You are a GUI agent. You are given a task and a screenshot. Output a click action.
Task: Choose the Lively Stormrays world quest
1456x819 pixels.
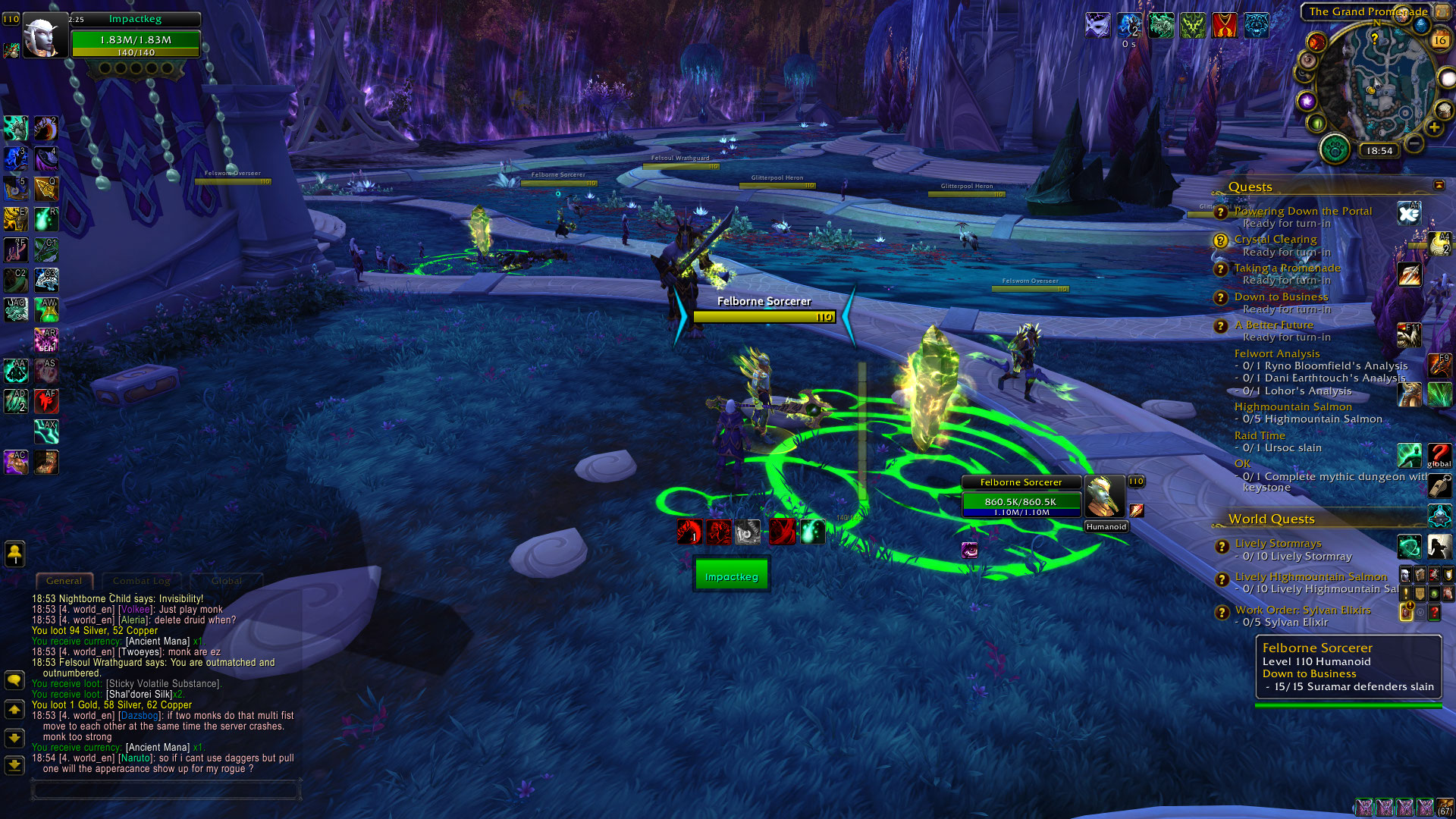click(1278, 544)
